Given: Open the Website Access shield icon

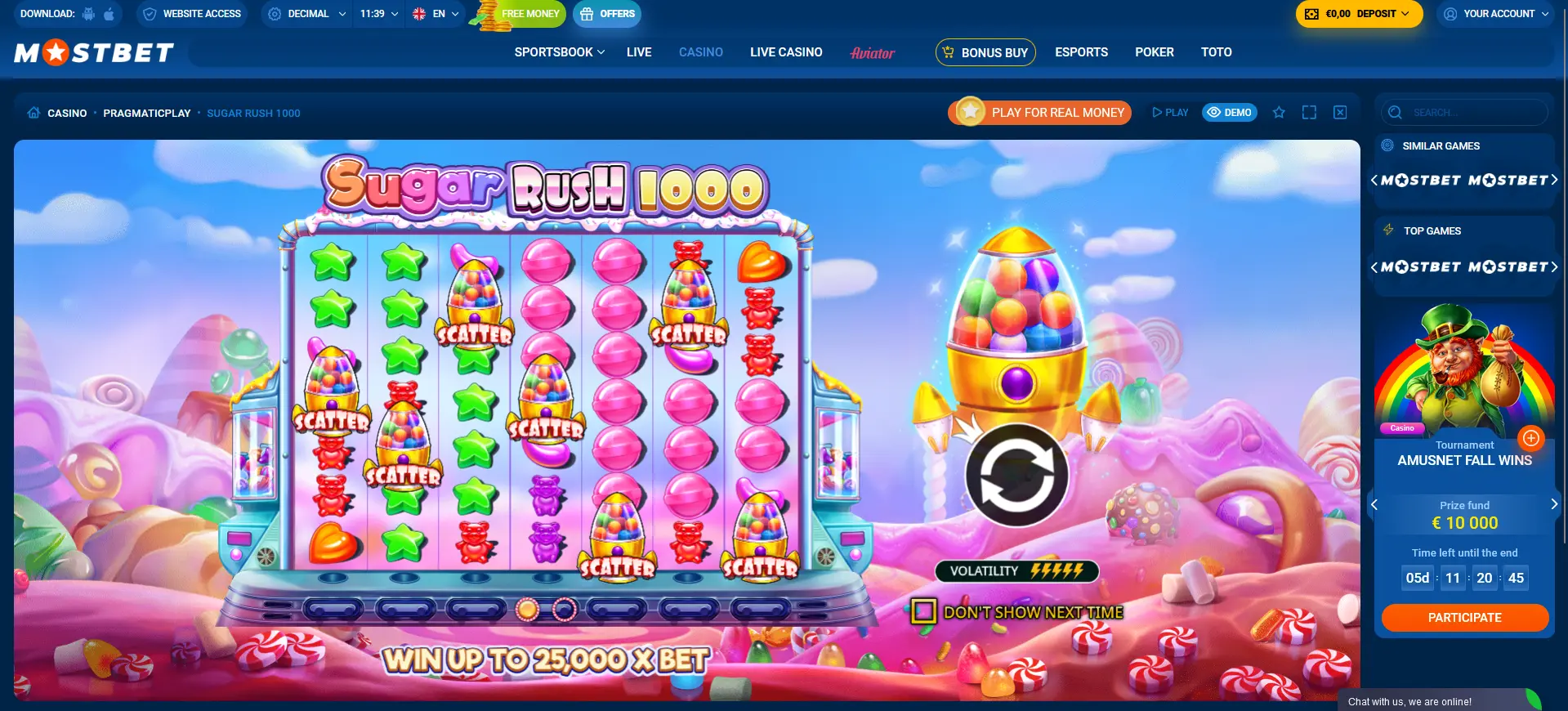Looking at the screenshot, I should coord(150,13).
